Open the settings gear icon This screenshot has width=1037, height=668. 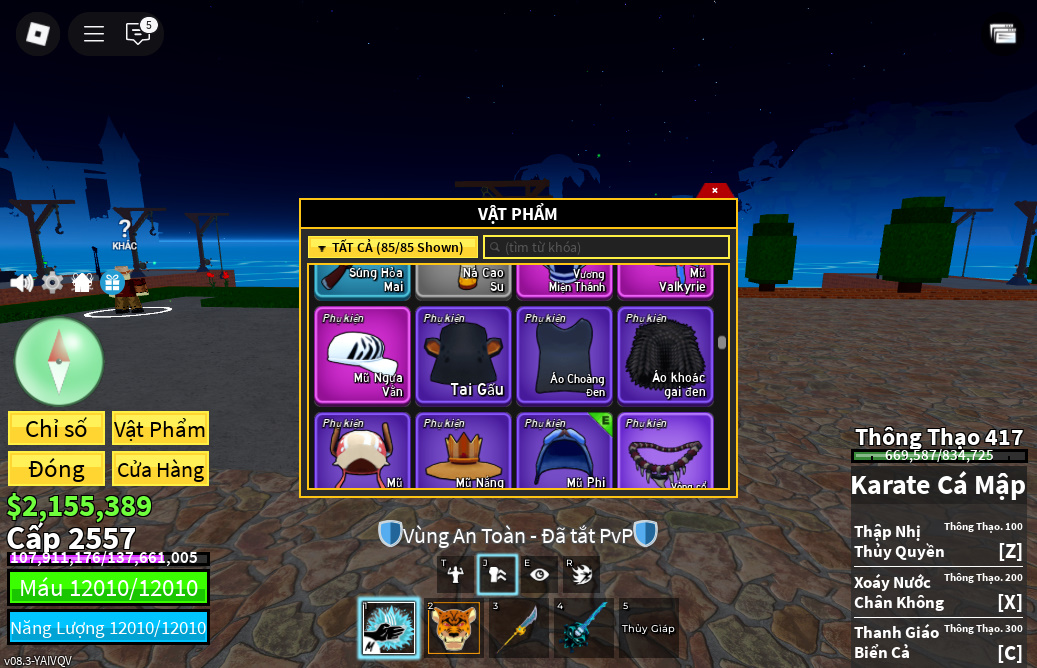[x=52, y=283]
